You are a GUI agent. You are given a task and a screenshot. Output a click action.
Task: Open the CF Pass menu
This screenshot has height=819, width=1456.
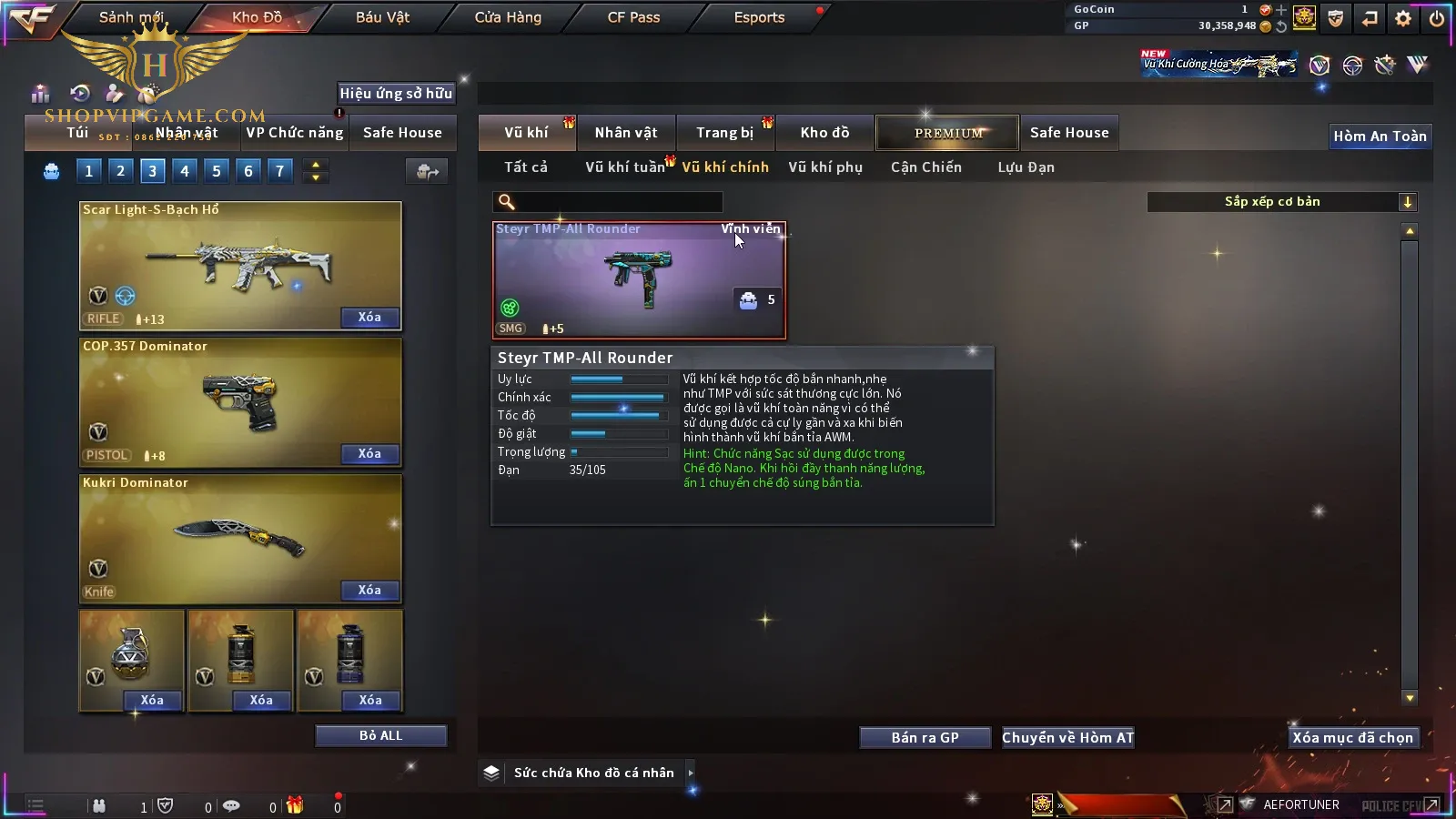point(633,17)
